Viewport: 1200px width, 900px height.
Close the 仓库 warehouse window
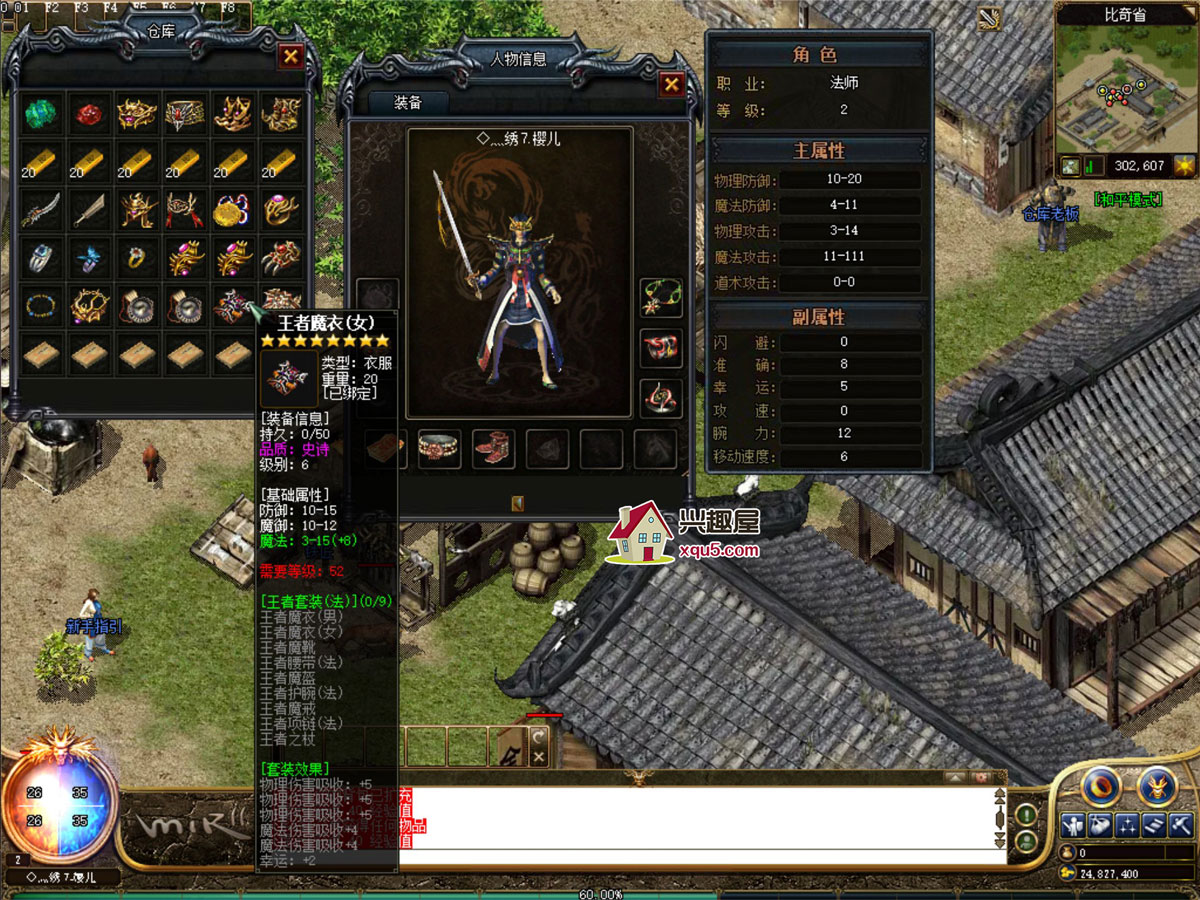[x=291, y=56]
